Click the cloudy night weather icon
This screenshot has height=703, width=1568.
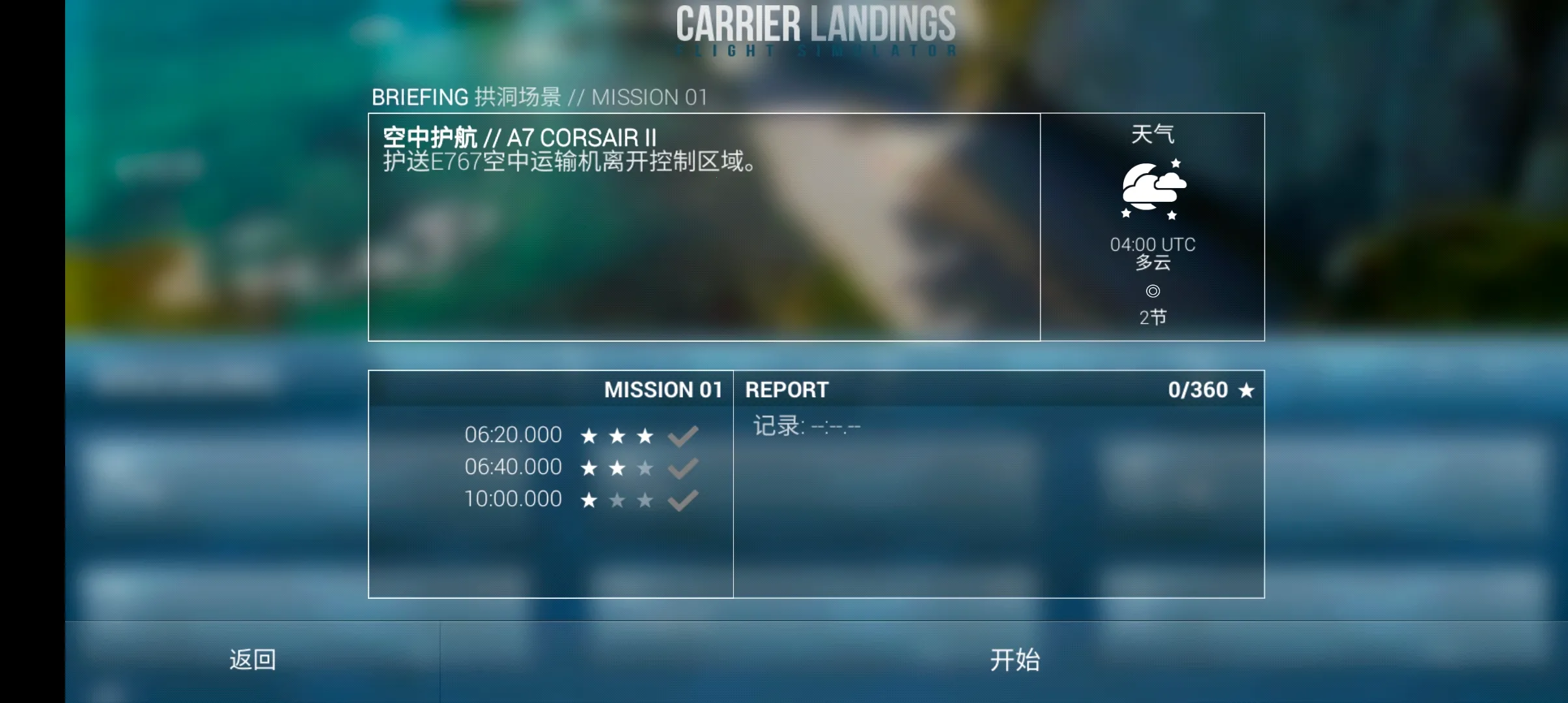(1153, 187)
